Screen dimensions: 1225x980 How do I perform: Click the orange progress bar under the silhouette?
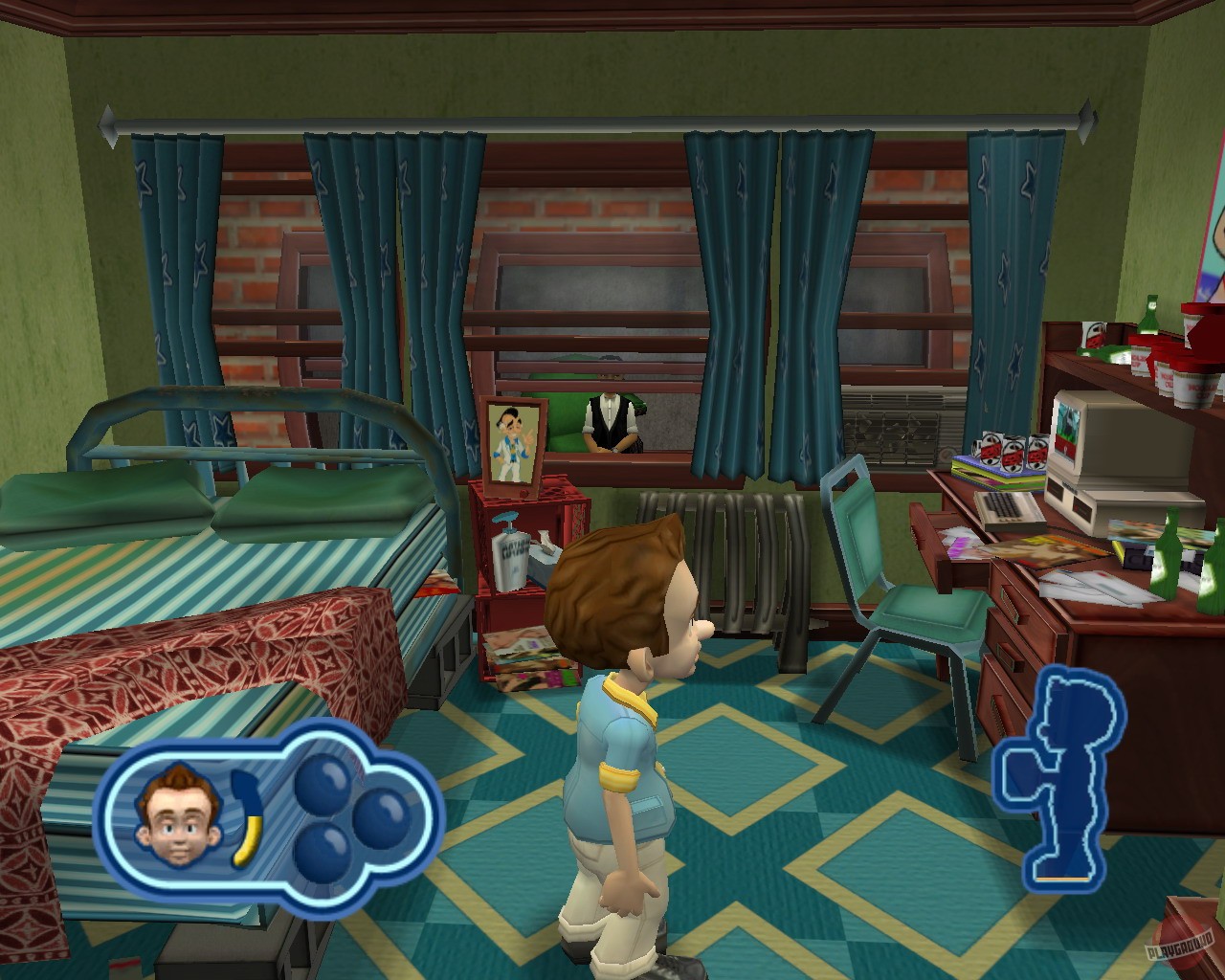[1062, 878]
